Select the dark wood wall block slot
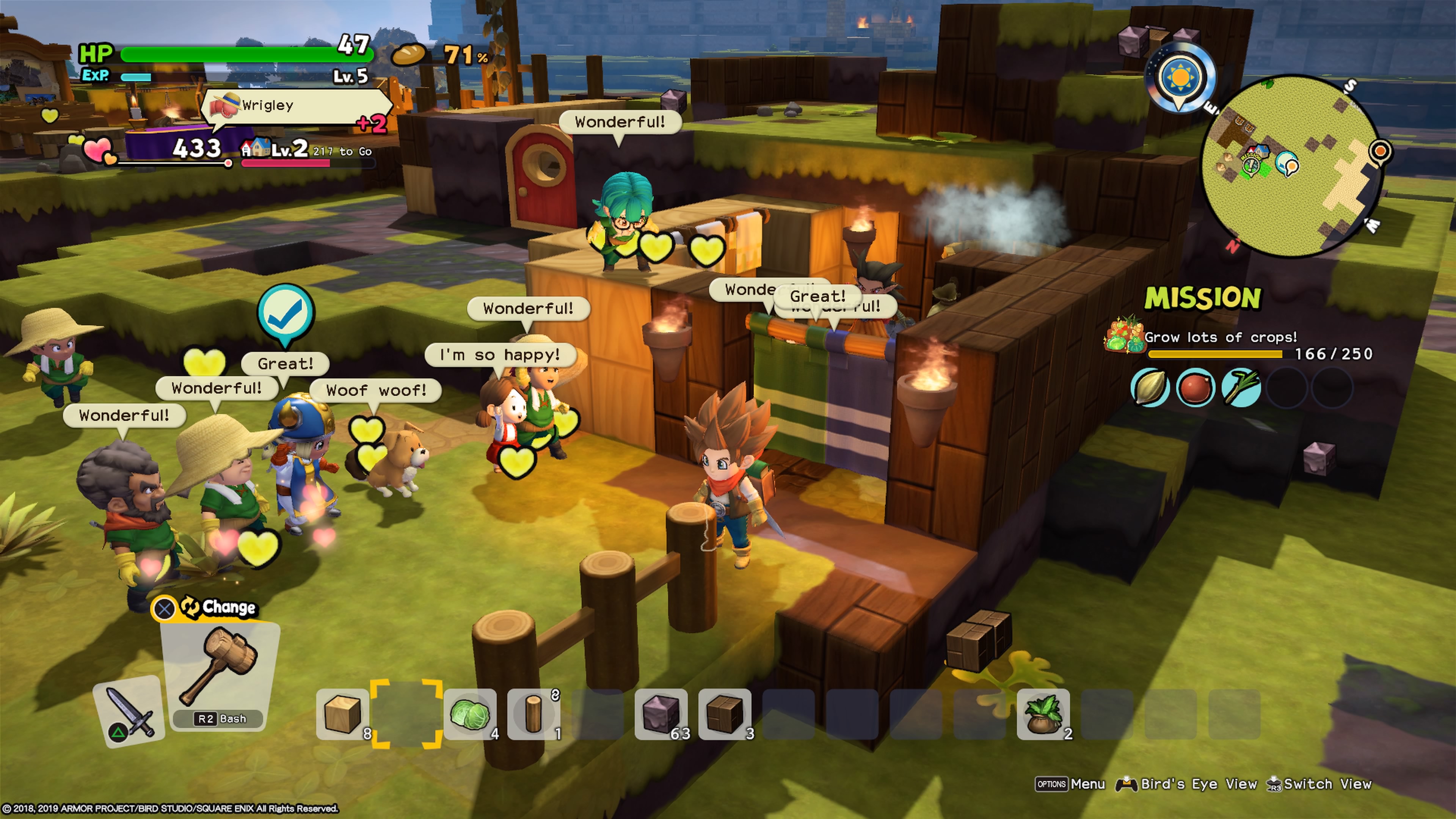Viewport: 1456px width, 819px height. coord(725,714)
